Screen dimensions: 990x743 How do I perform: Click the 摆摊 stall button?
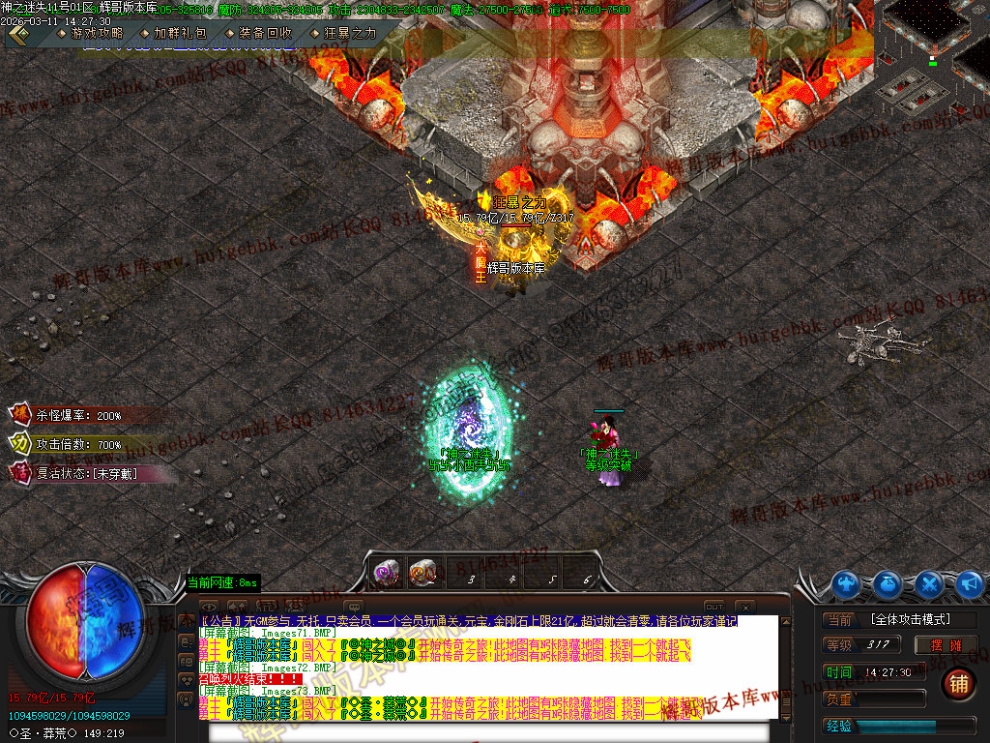[x=951, y=645]
